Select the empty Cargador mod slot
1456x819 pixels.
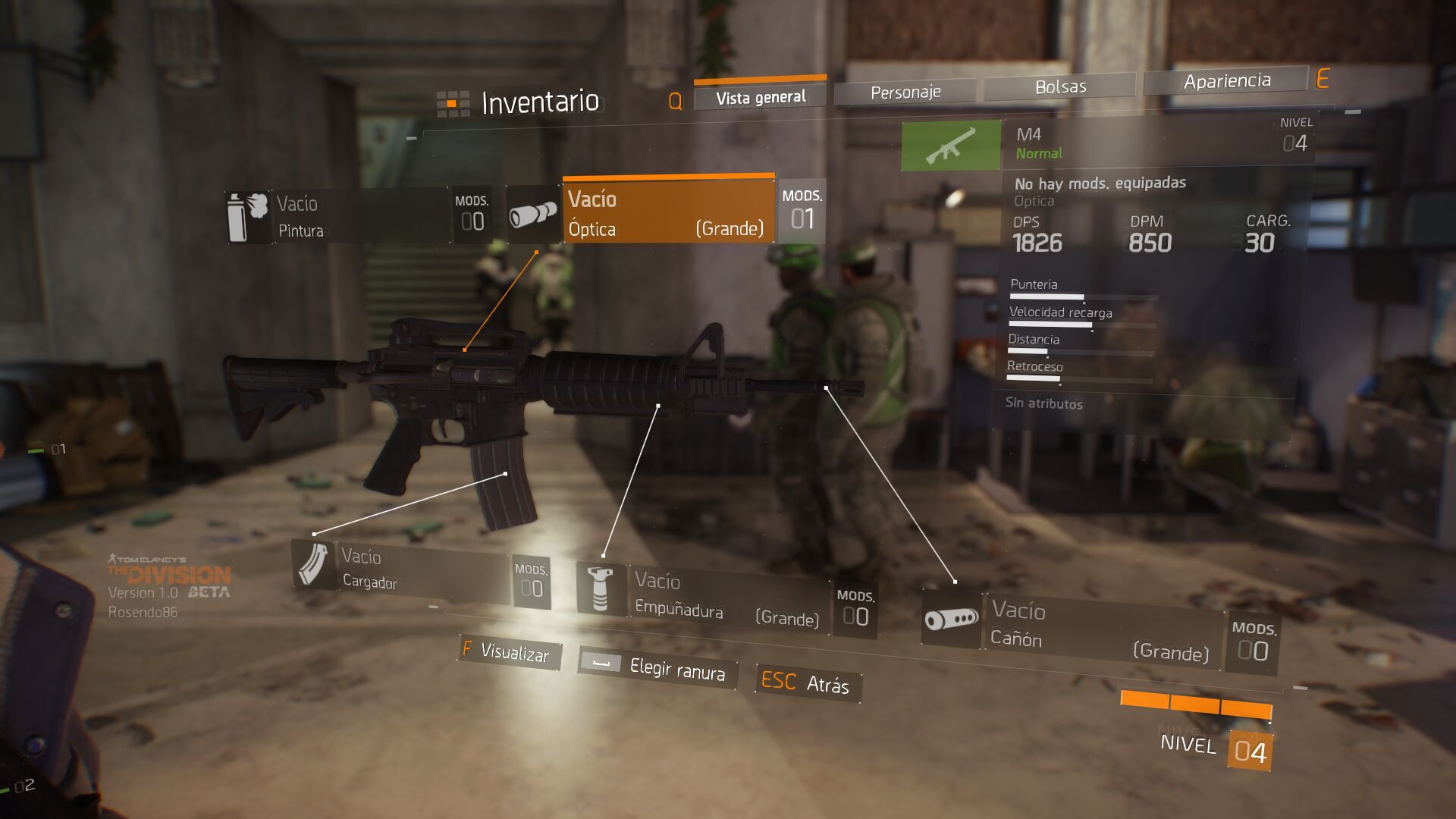click(421, 570)
